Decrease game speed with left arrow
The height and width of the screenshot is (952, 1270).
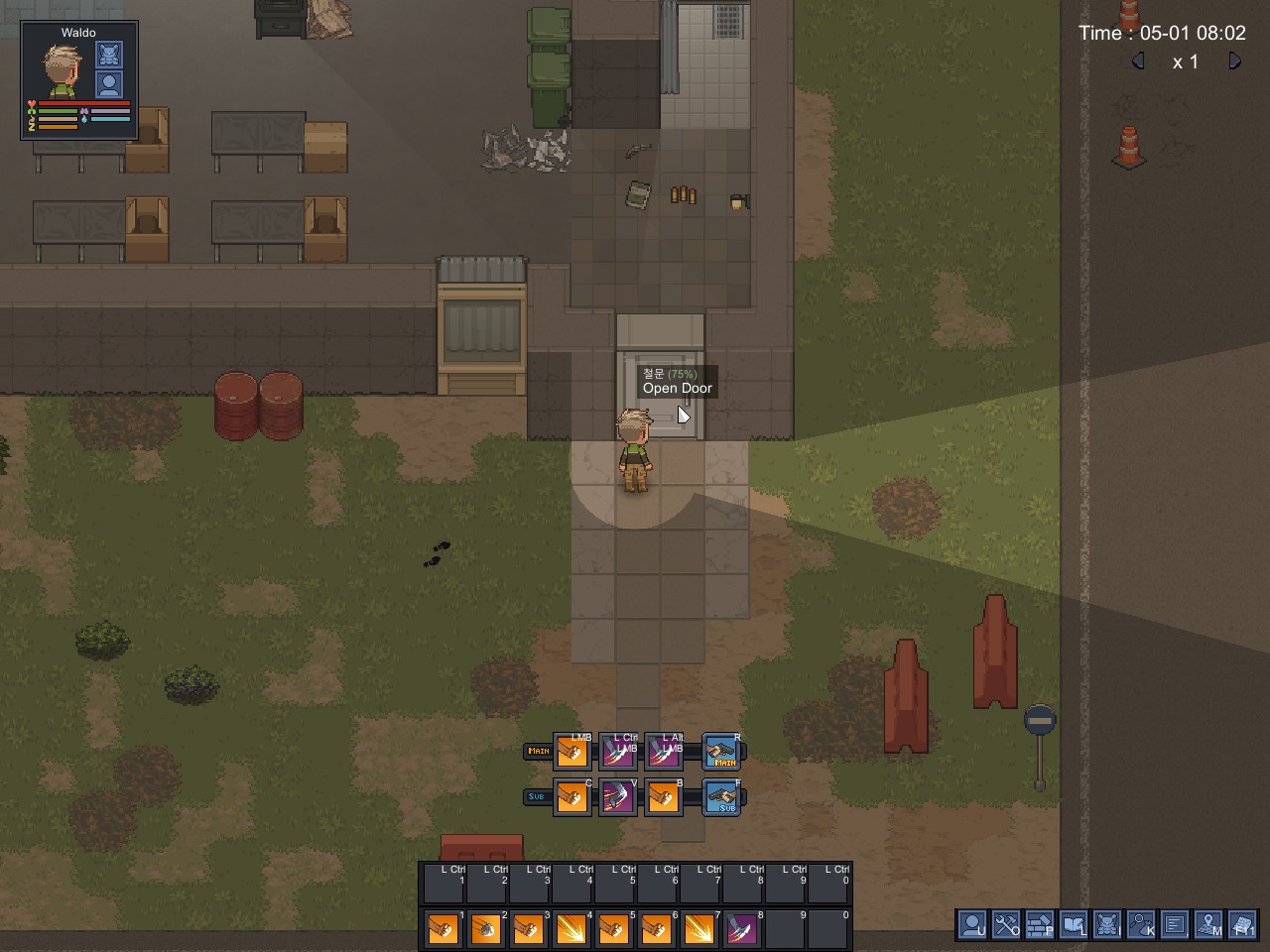[1138, 61]
